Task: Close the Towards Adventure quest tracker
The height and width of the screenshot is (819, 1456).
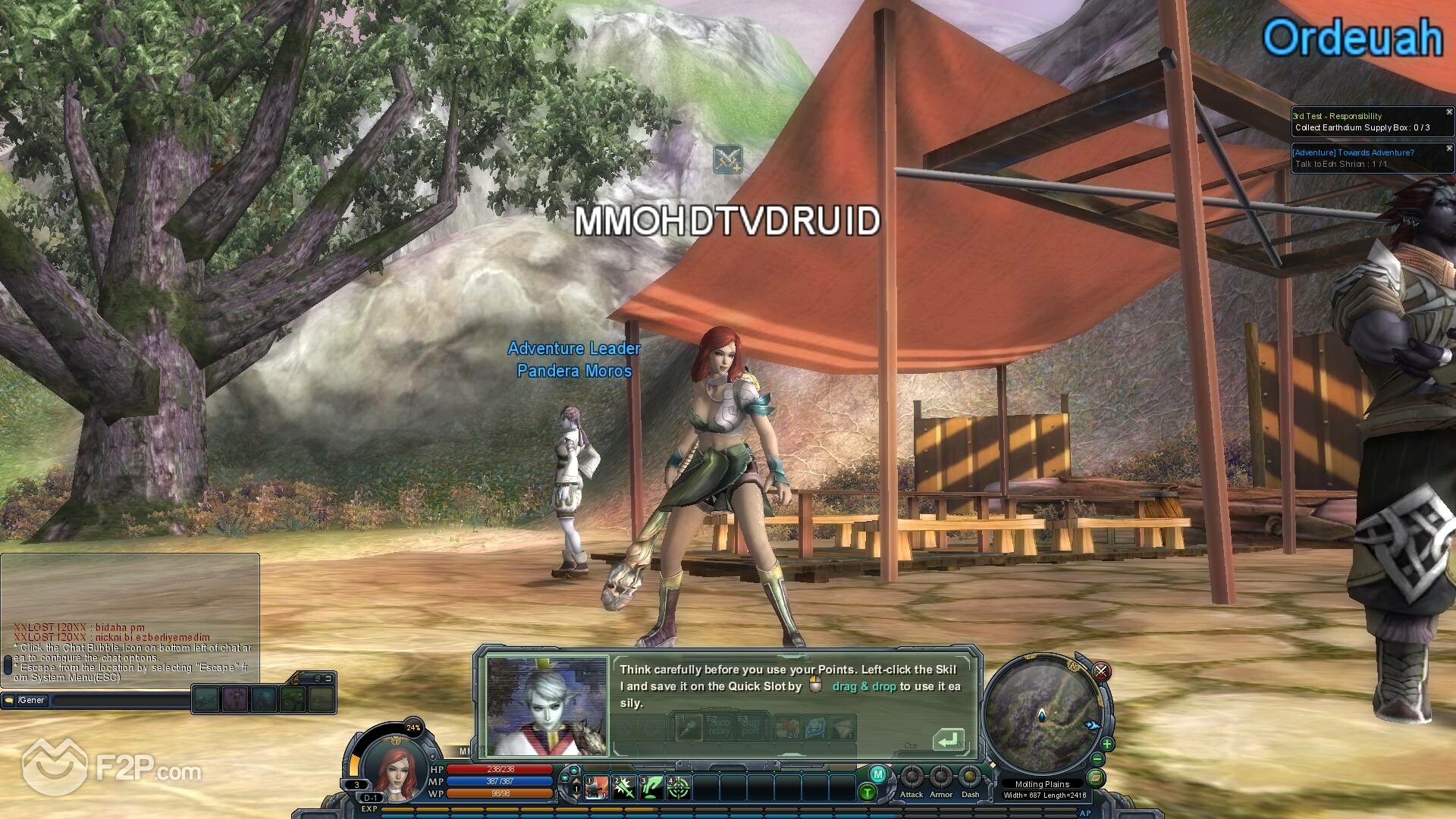Action: click(x=1449, y=149)
